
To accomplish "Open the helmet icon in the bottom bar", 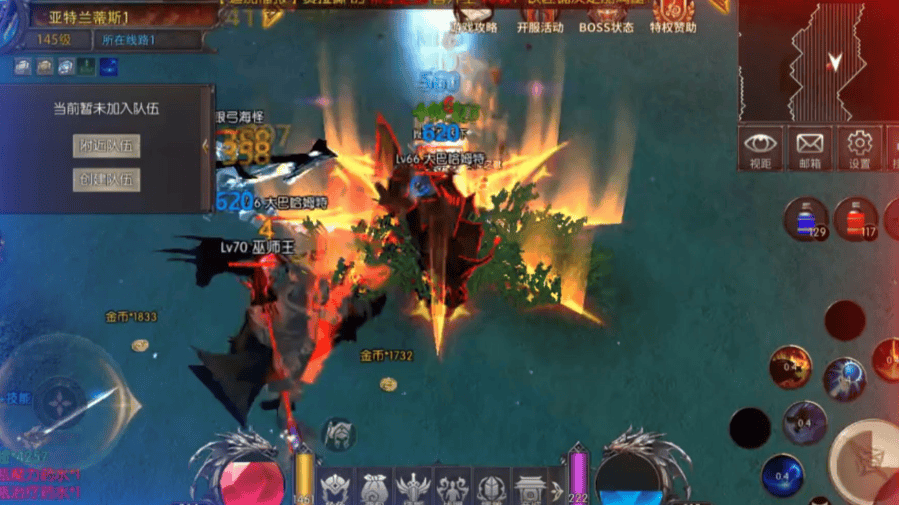I will pos(490,488).
